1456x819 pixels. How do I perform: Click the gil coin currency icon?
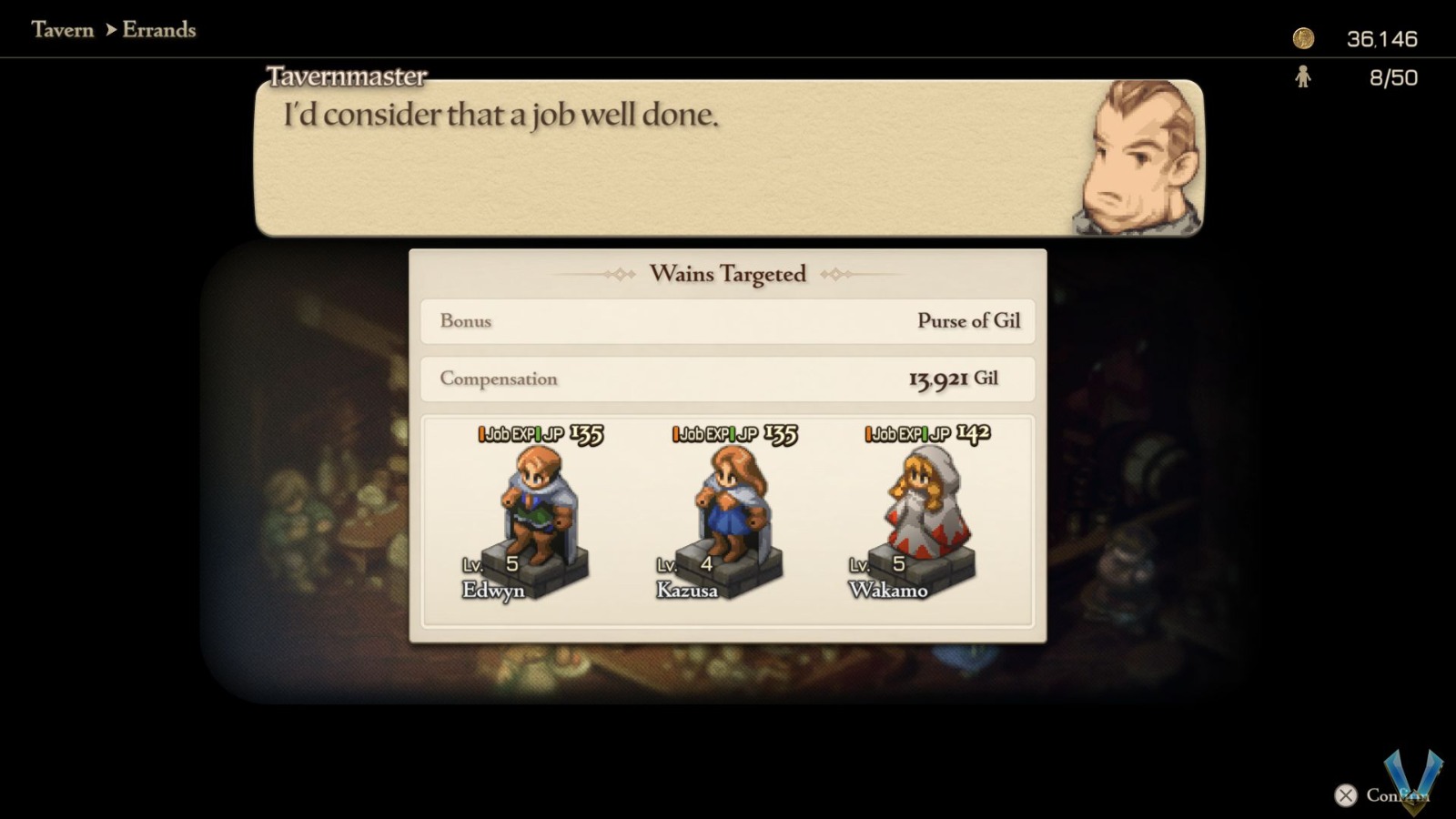(1305, 38)
